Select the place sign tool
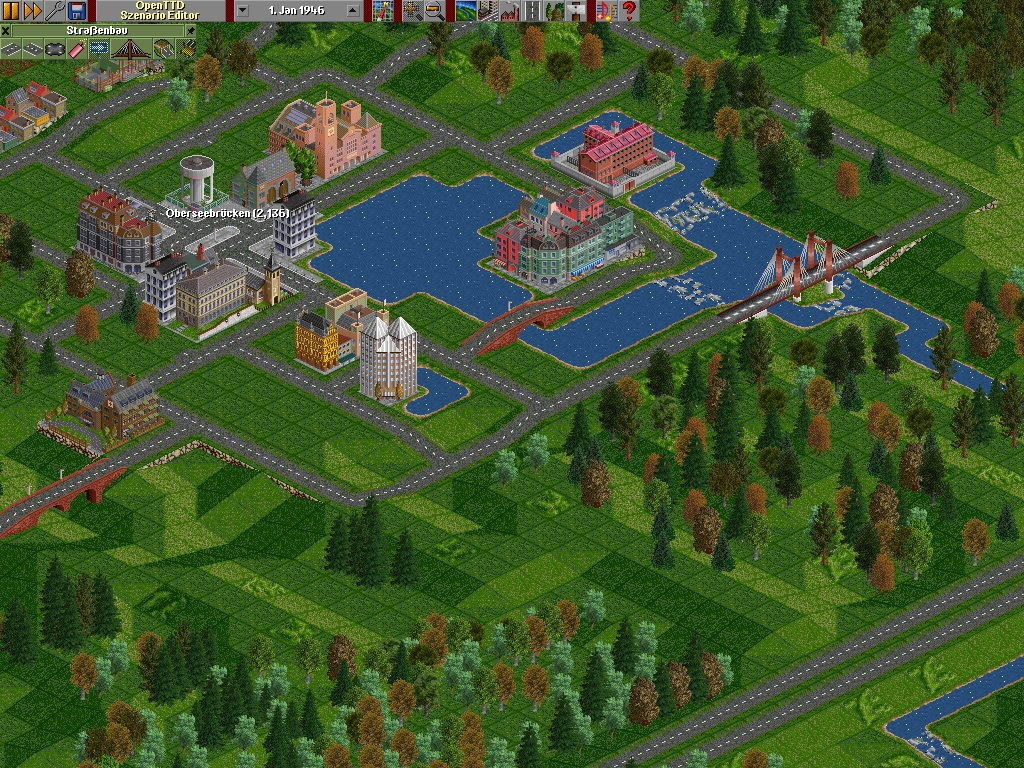The height and width of the screenshot is (768, 1024). coord(577,11)
